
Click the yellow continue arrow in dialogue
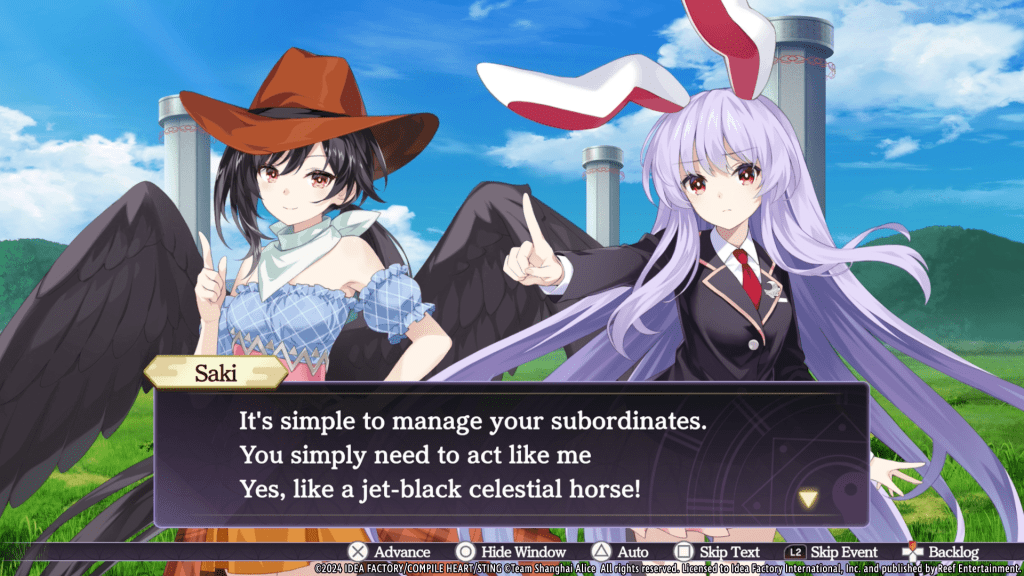pyautogui.click(x=808, y=498)
